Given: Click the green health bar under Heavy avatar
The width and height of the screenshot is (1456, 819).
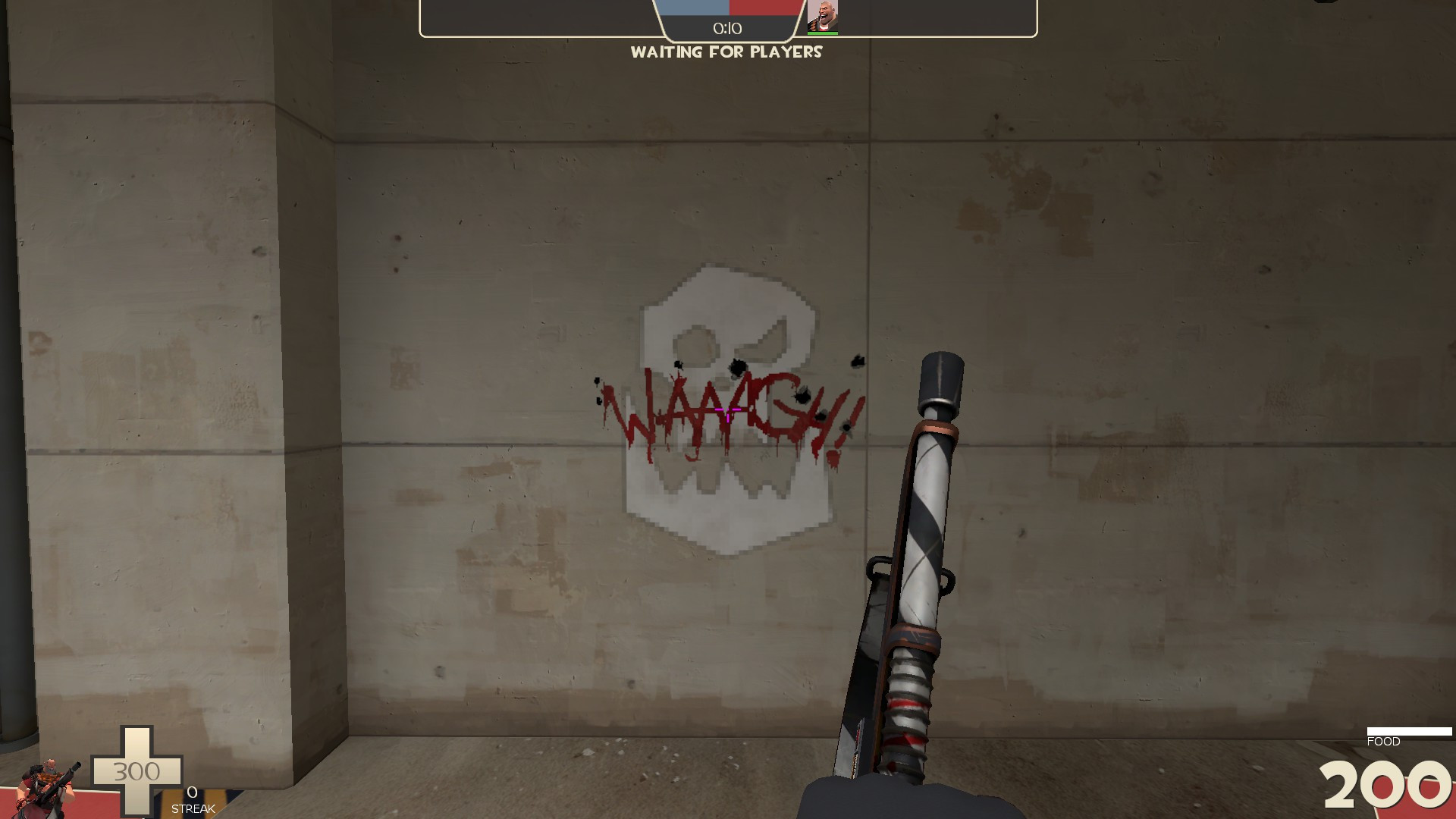Looking at the screenshot, I should pos(824,34).
